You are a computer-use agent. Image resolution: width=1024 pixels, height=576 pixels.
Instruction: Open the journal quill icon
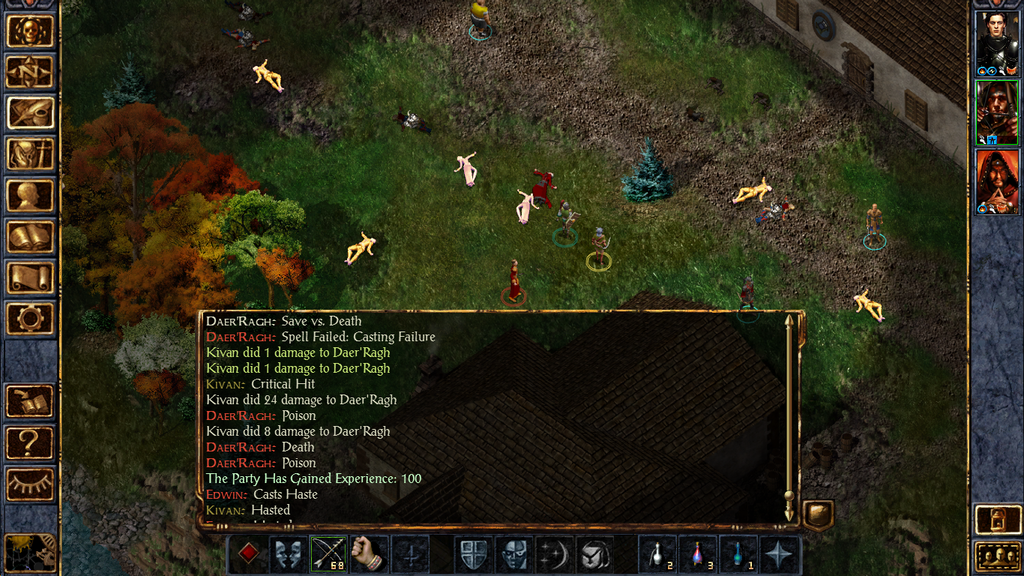(x=30, y=113)
